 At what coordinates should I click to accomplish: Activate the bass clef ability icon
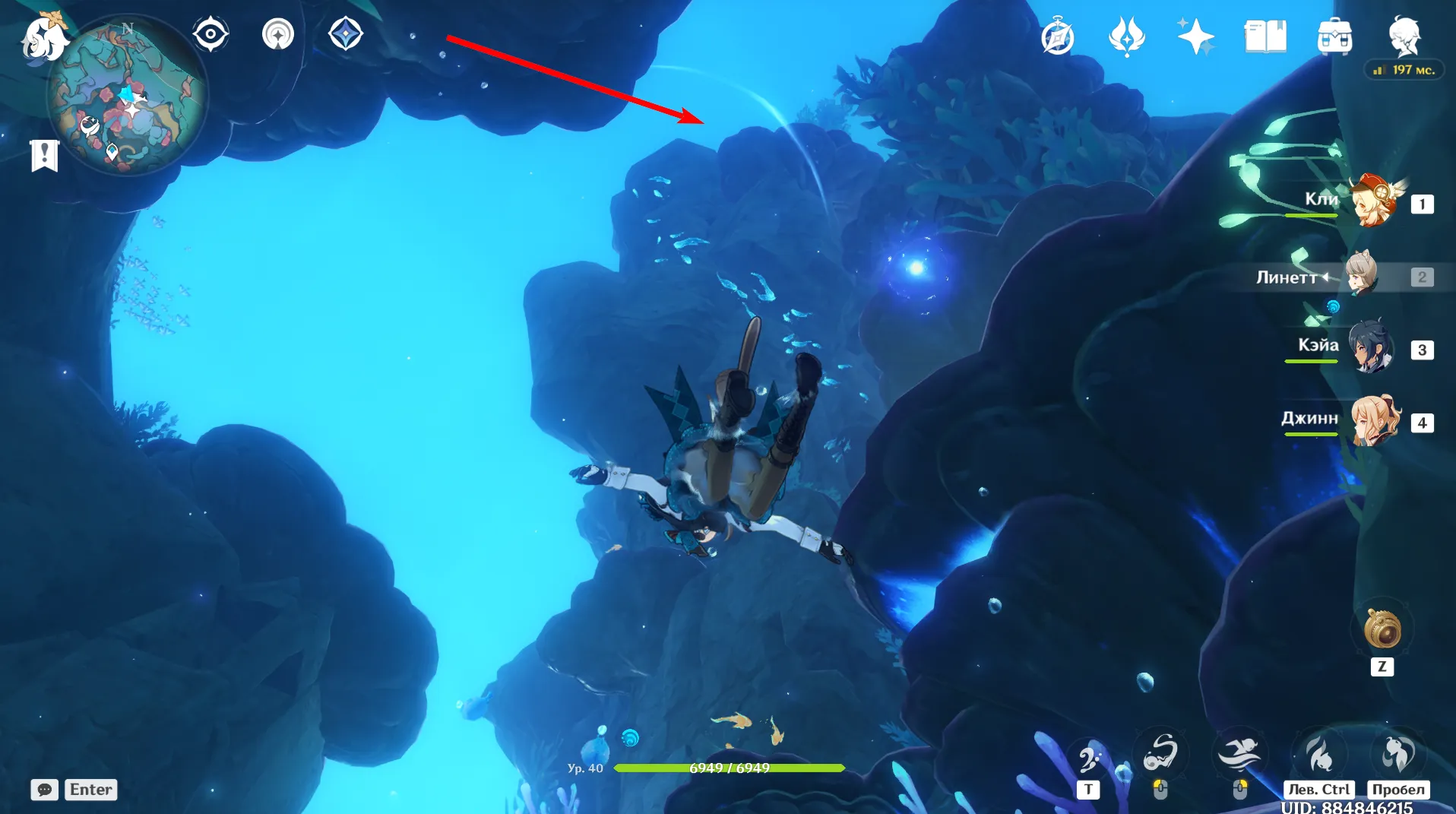(1089, 755)
